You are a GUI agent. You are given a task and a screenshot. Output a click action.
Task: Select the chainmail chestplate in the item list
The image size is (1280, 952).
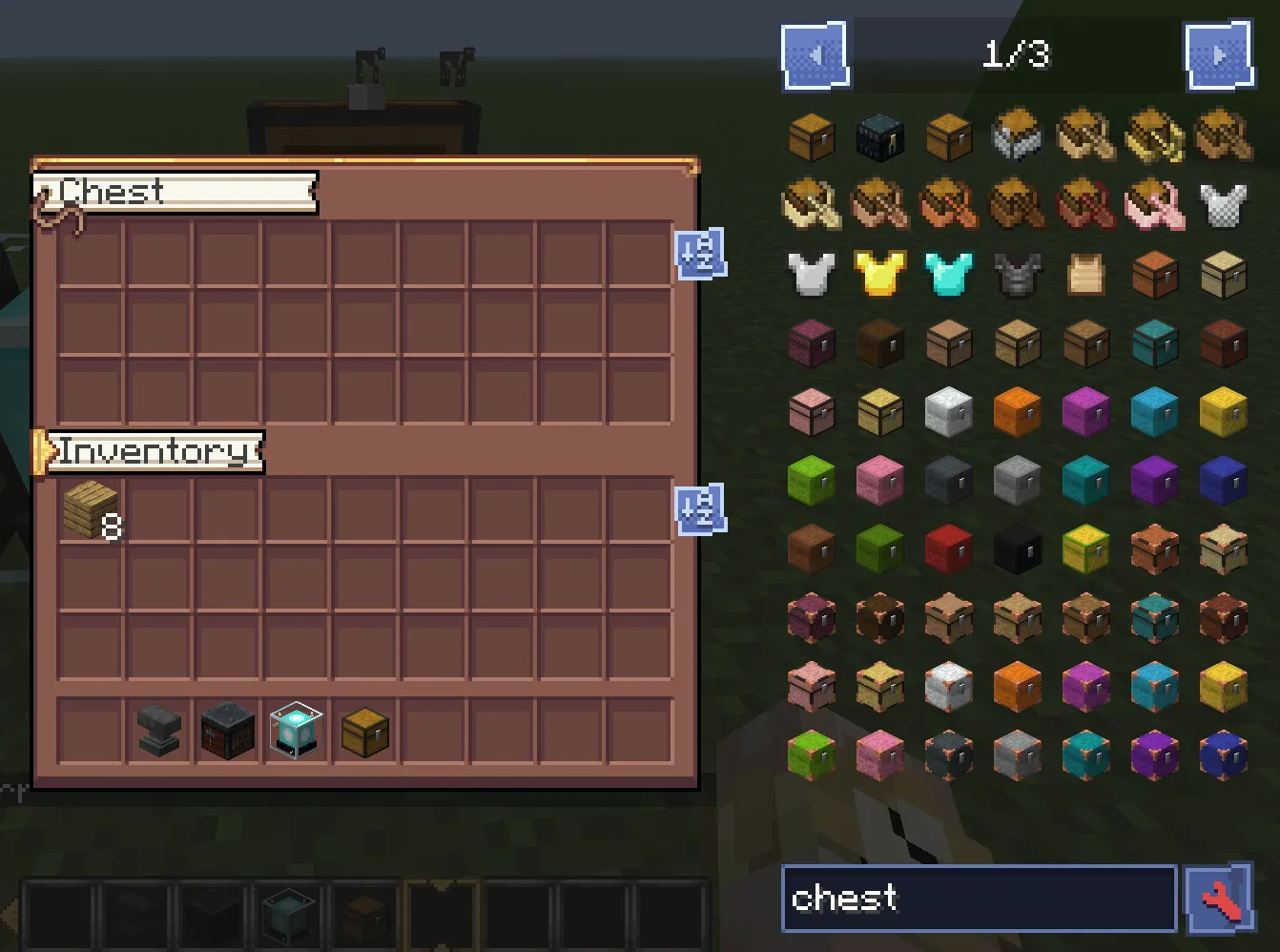point(1224,206)
